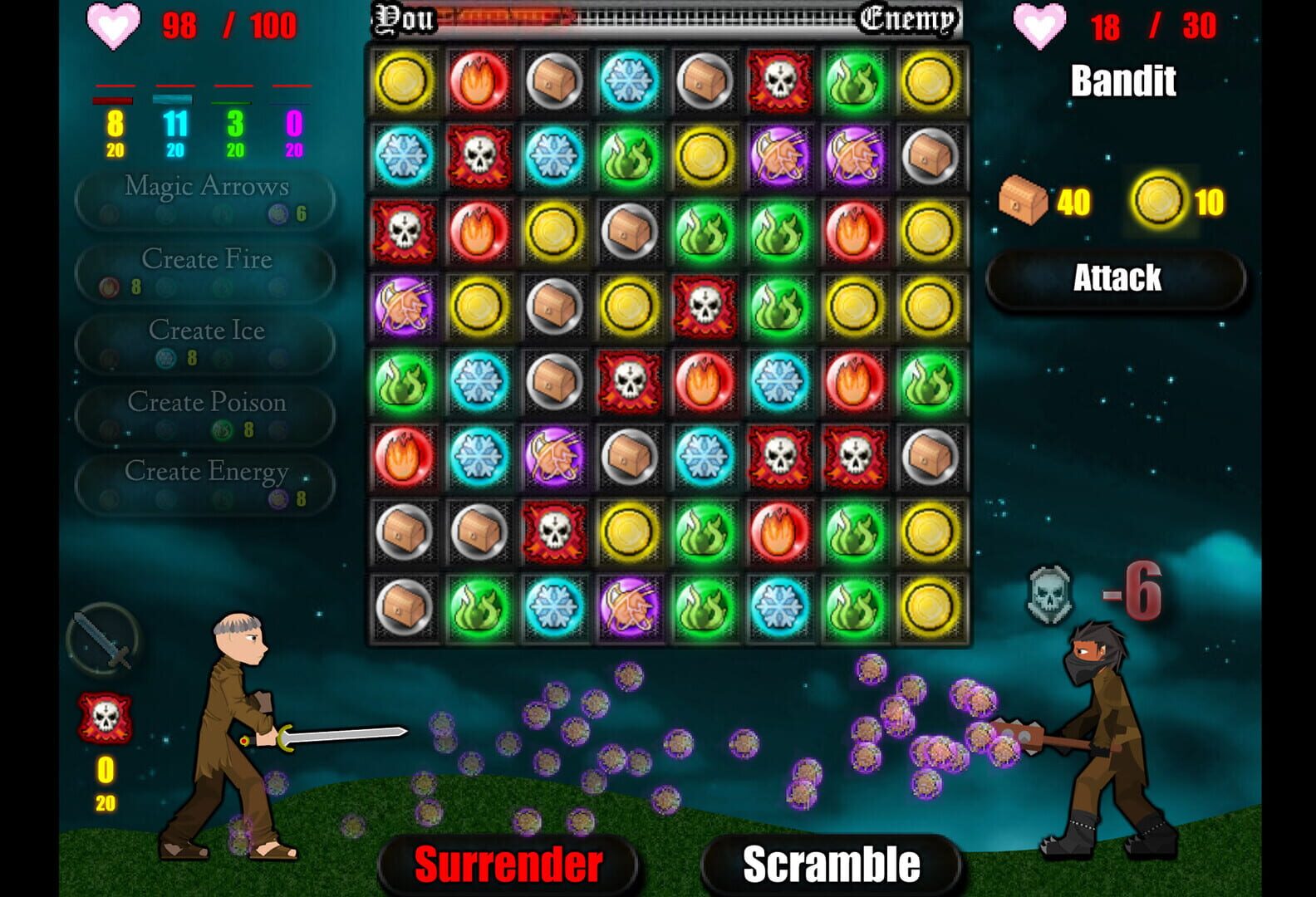This screenshot has height=897, width=1316.
Task: Click the chest counter showing 40
Action: (x=1048, y=199)
